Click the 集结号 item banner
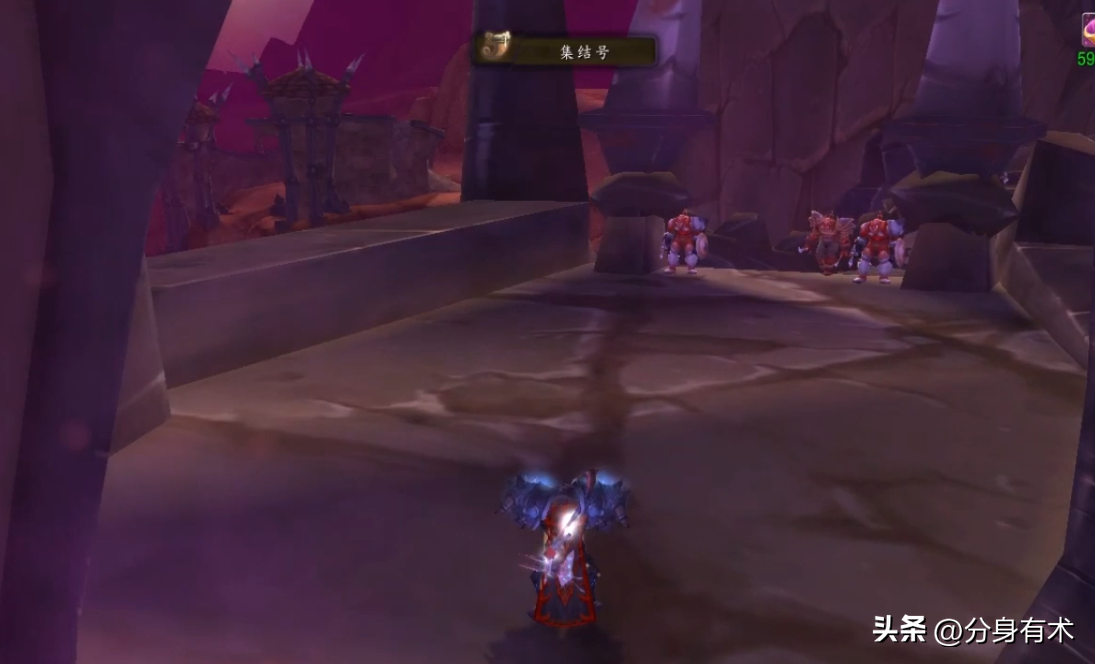Image resolution: width=1095 pixels, height=664 pixels. [584, 51]
